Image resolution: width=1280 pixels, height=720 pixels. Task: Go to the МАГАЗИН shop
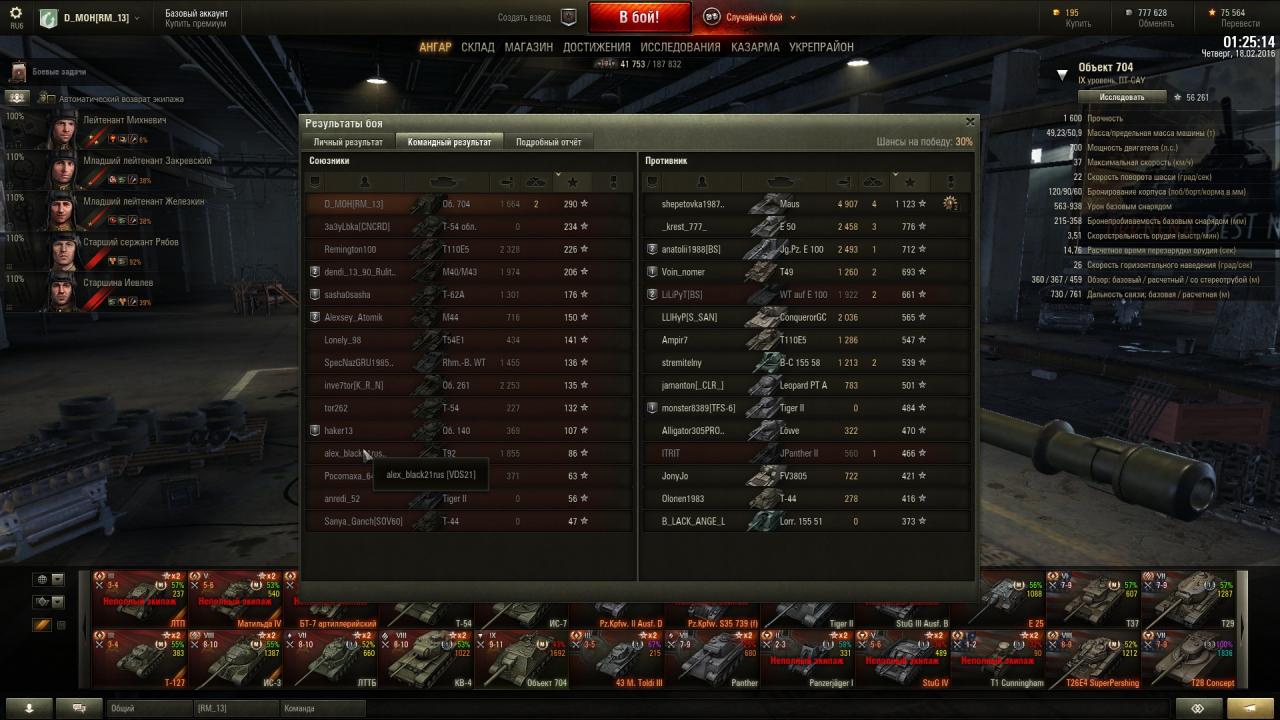pyautogui.click(x=528, y=47)
